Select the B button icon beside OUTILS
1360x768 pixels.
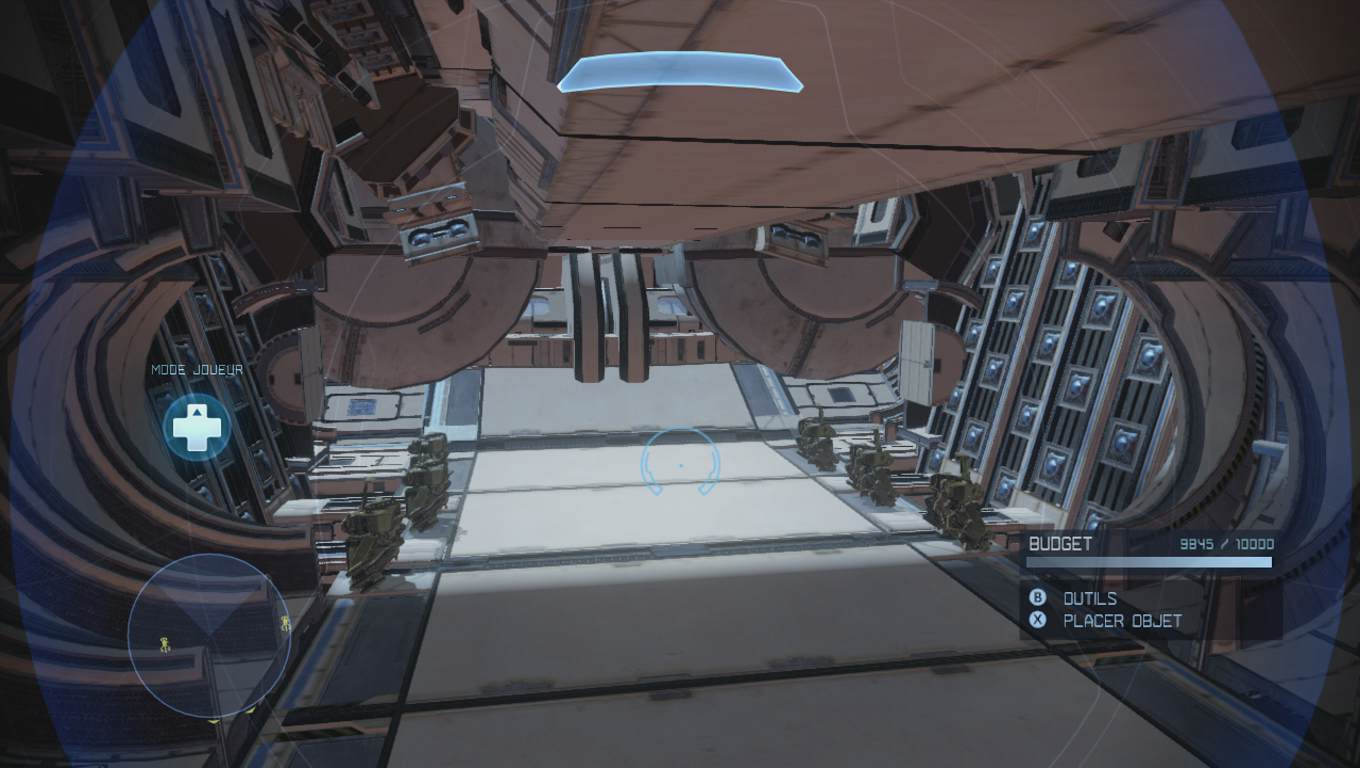tap(1040, 599)
